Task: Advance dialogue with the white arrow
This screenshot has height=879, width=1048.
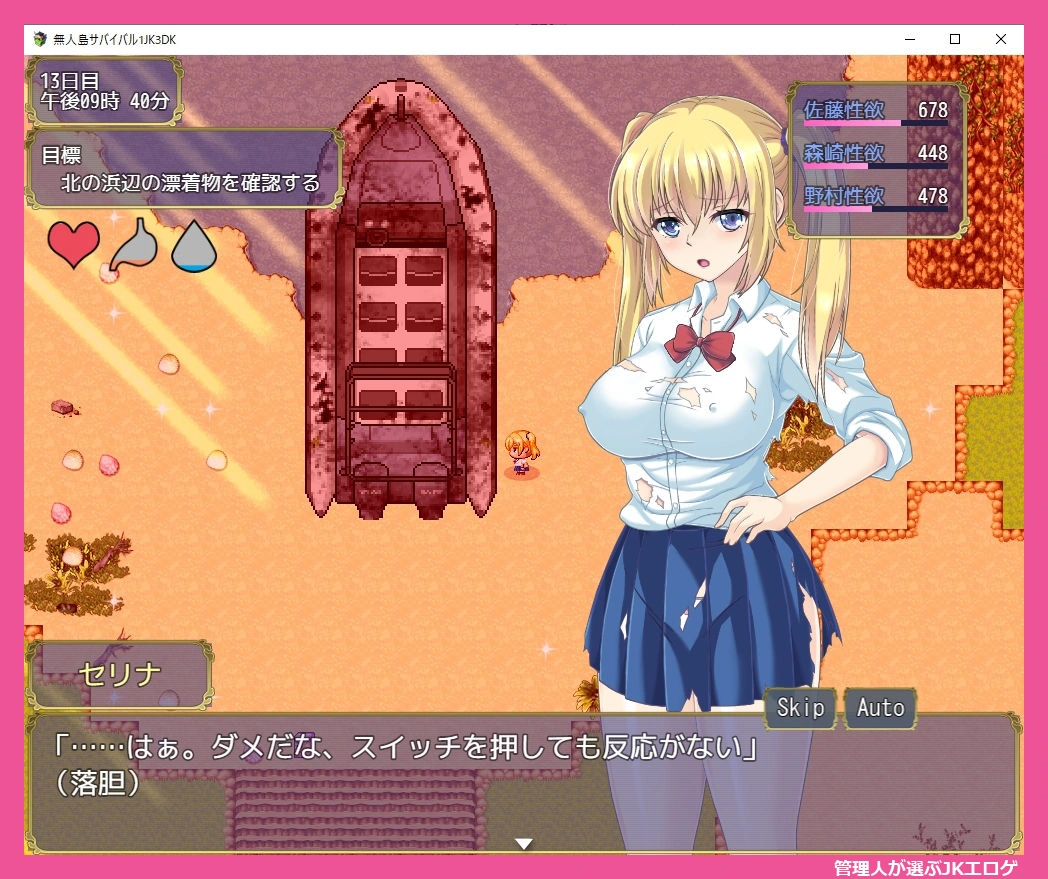Action: (523, 844)
